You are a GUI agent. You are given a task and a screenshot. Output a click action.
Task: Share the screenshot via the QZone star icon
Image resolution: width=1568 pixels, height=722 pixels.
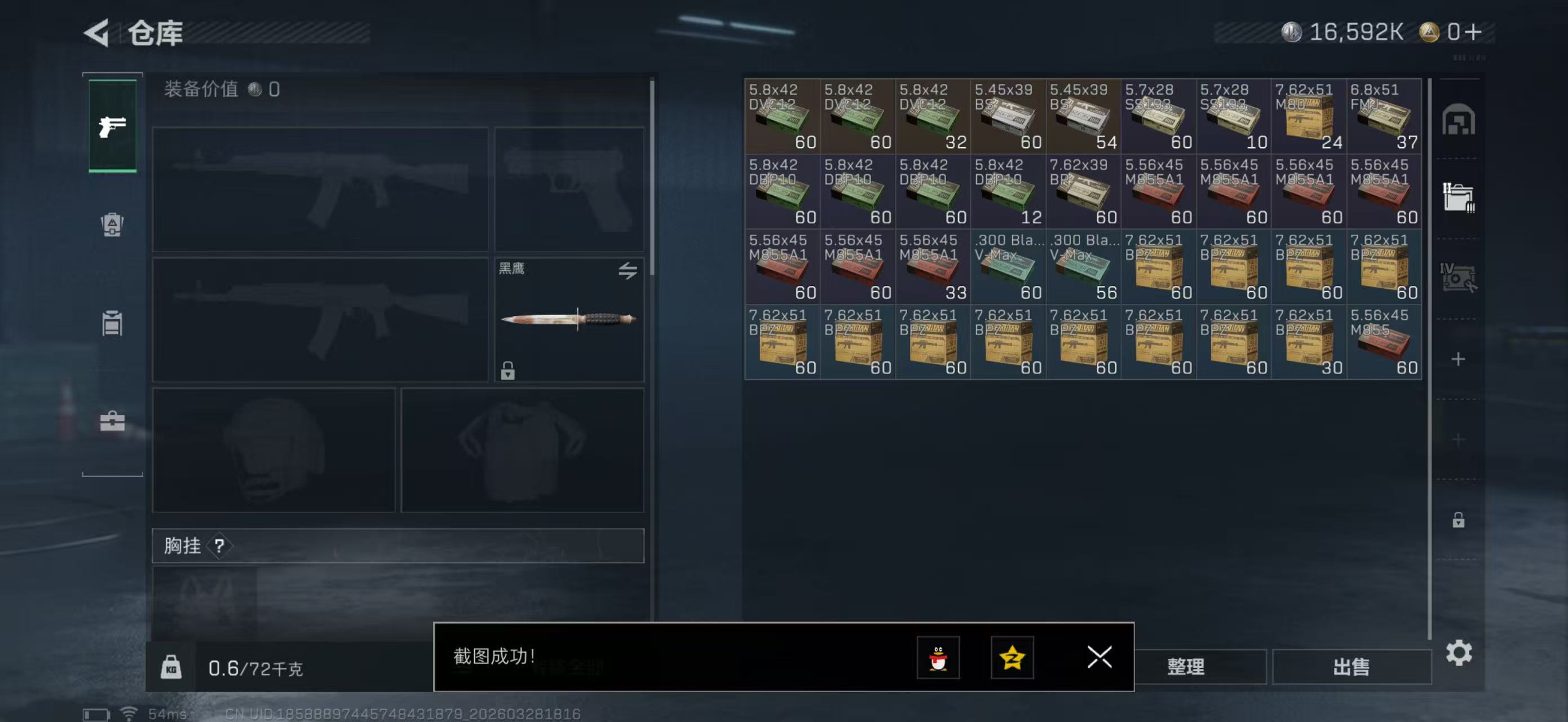tap(1013, 658)
